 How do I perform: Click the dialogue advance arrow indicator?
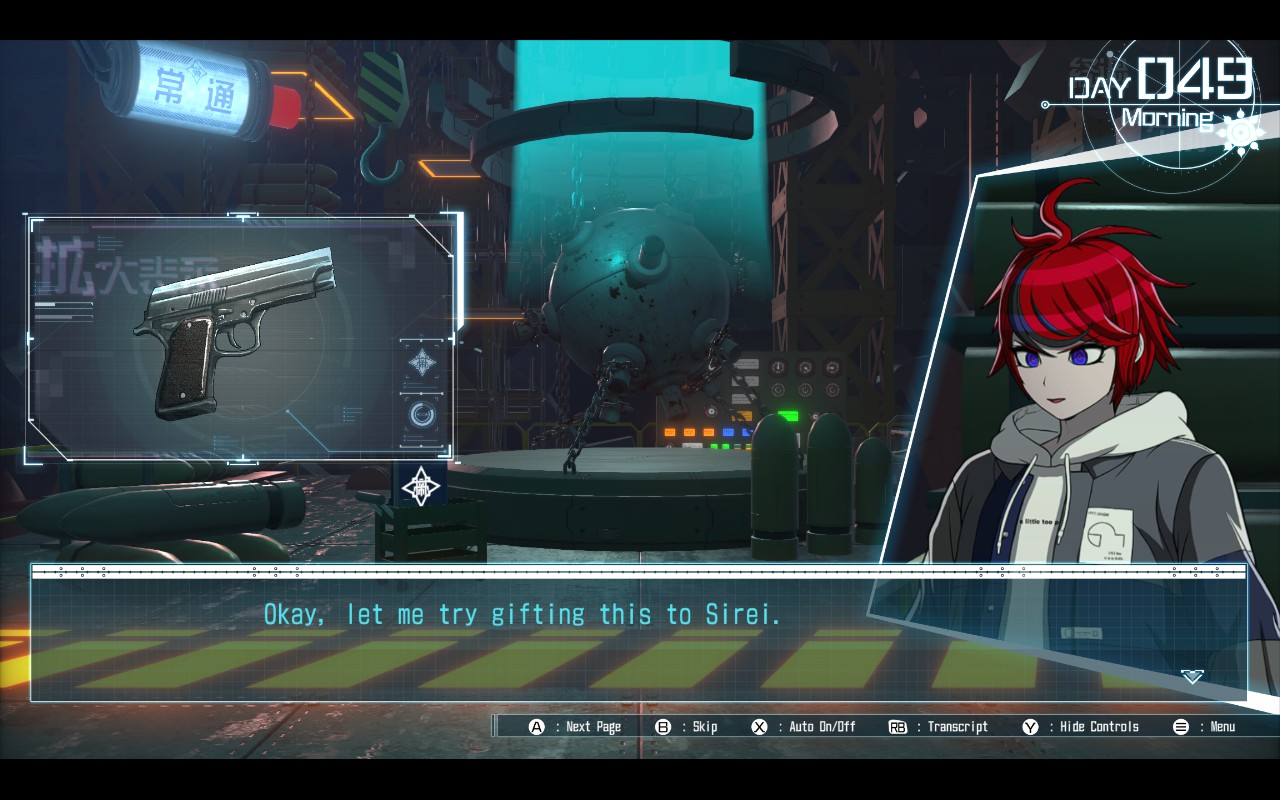(1192, 677)
